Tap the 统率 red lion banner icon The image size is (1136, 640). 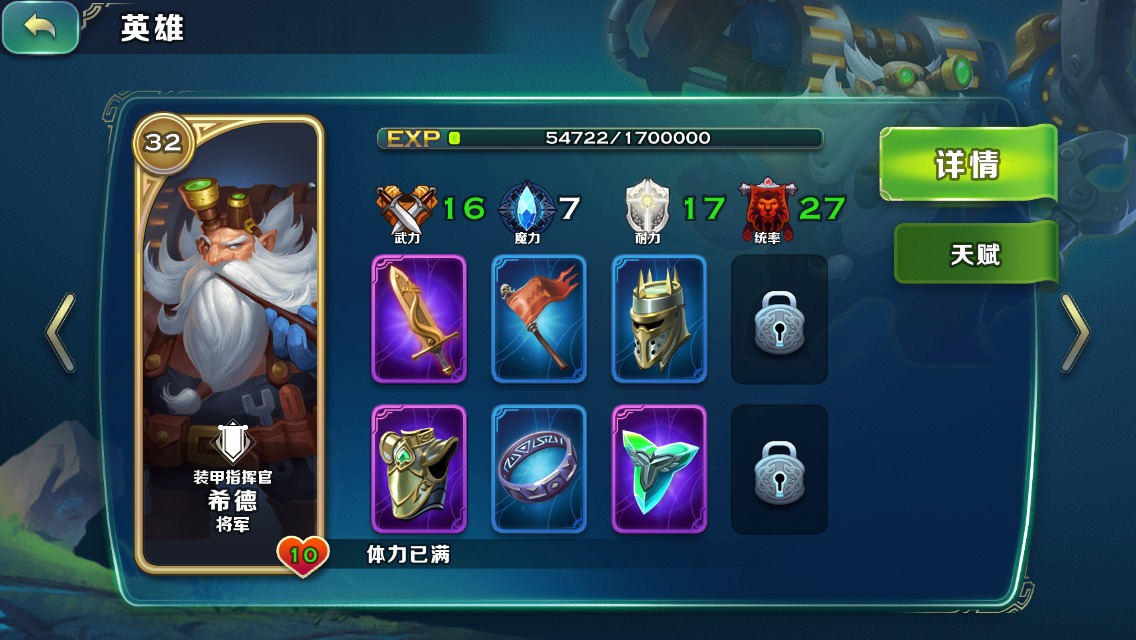766,208
